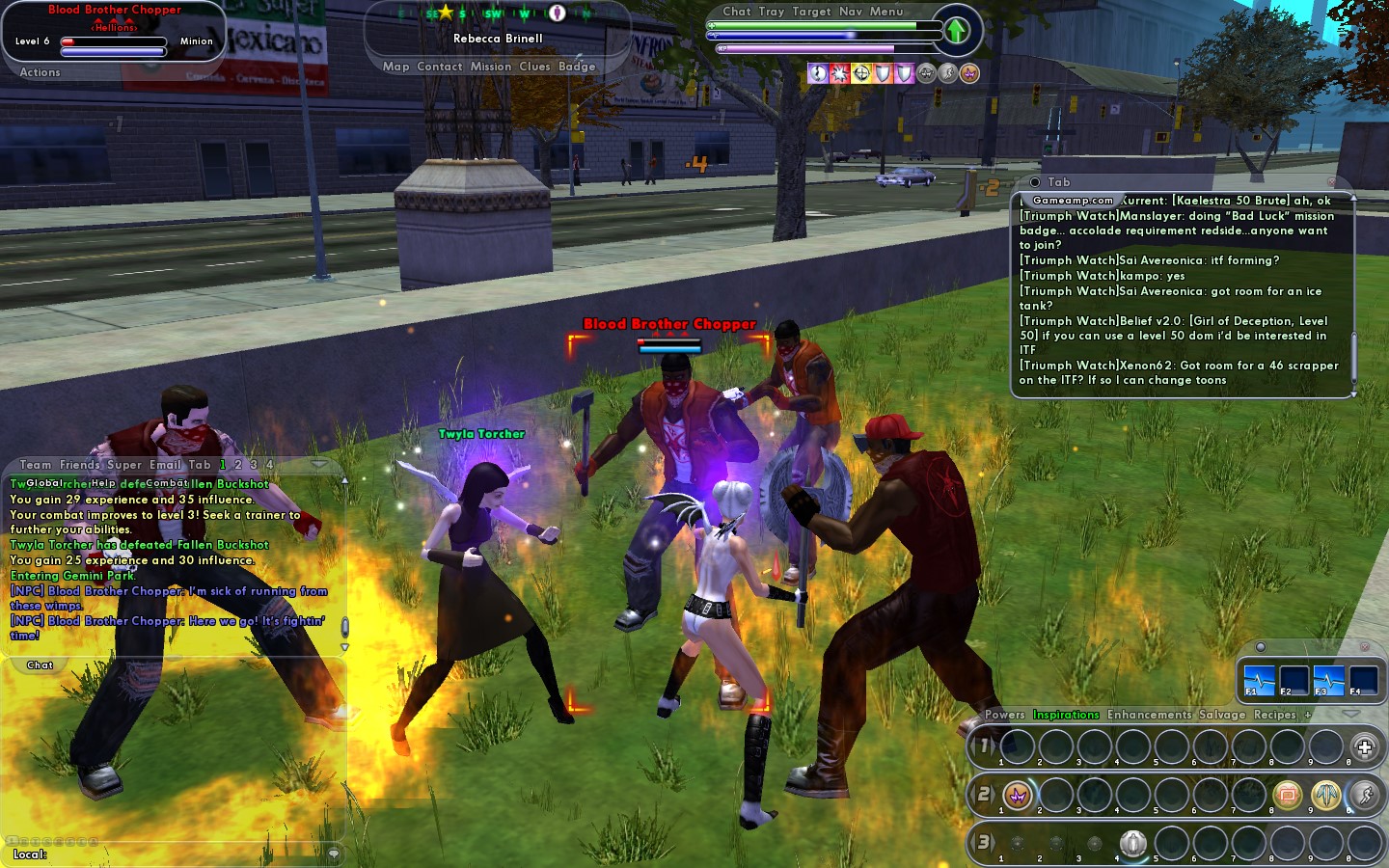Activate the Rest power with plus icon
Image resolution: width=1389 pixels, height=868 pixels.
pos(1364,746)
